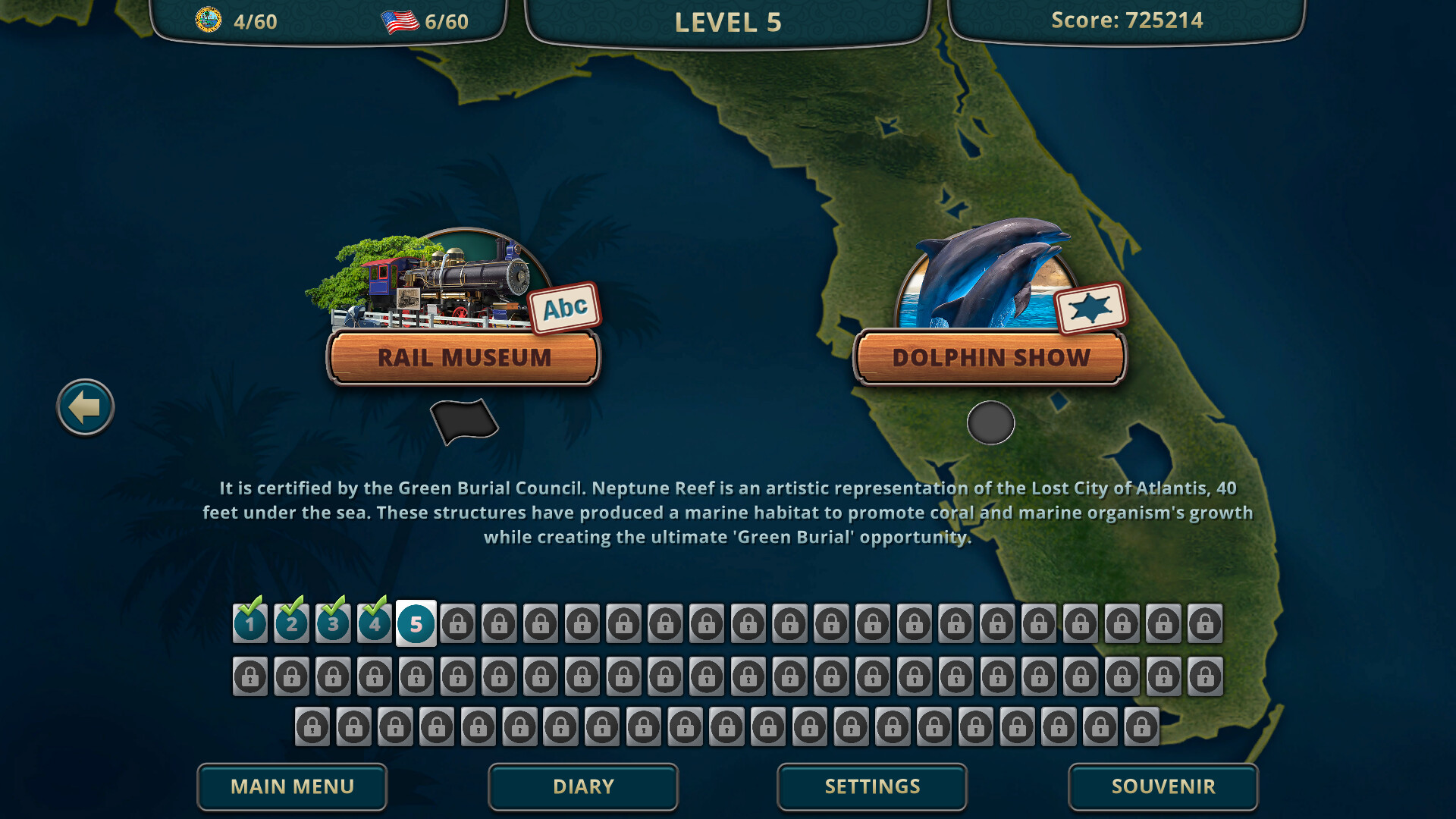Open the Main Menu
The width and height of the screenshot is (1456, 819).
tap(292, 786)
